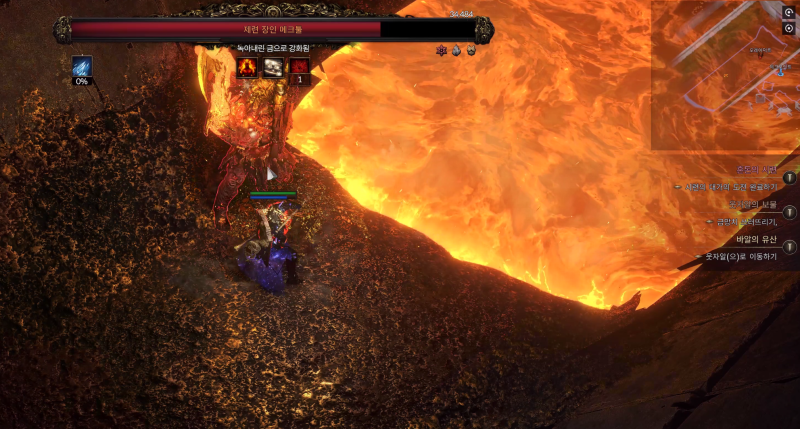Toggle the first quest tracker pin button

[x=790, y=178]
